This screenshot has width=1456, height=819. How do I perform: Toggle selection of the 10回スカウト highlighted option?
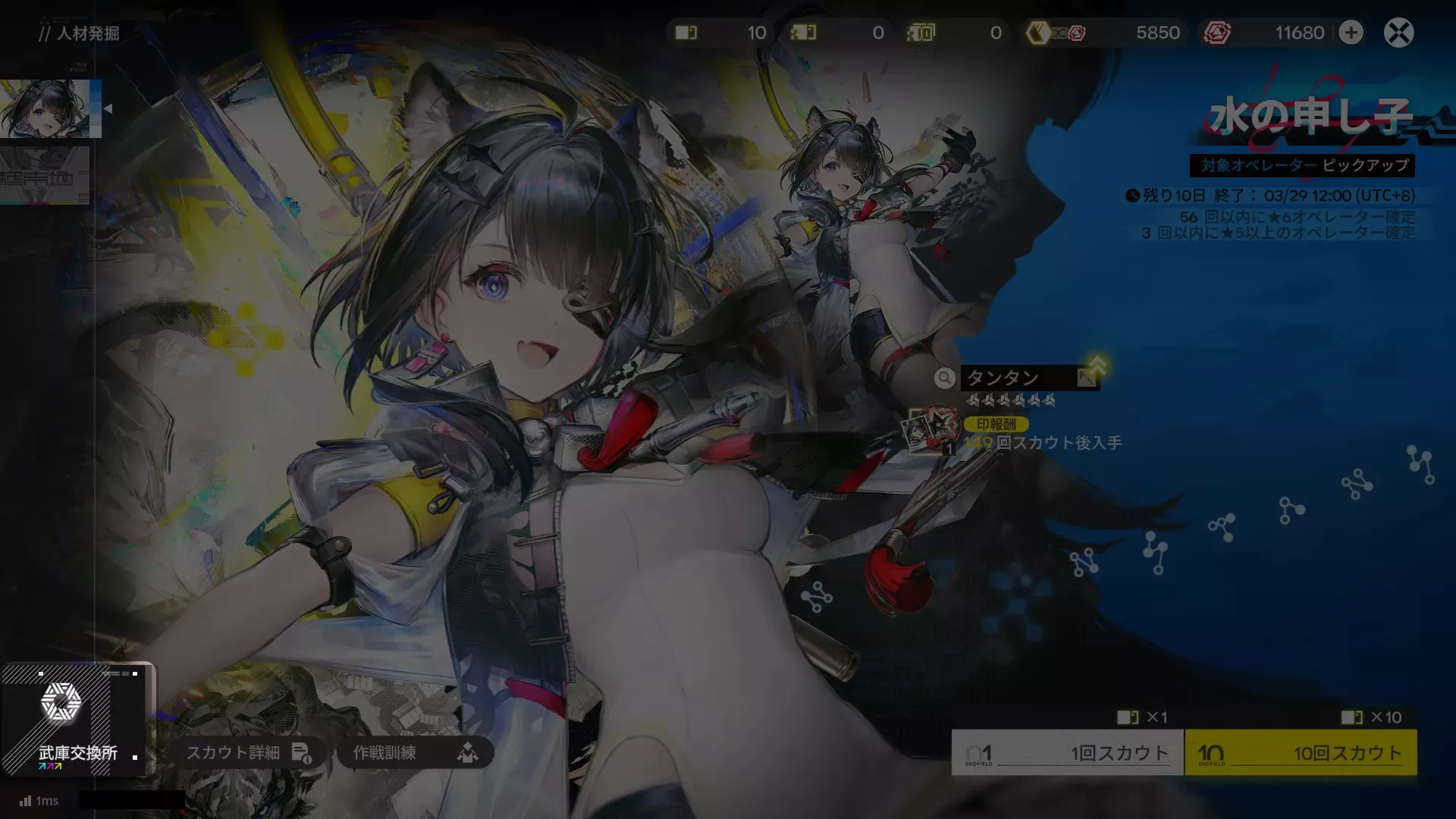[x=1302, y=752]
